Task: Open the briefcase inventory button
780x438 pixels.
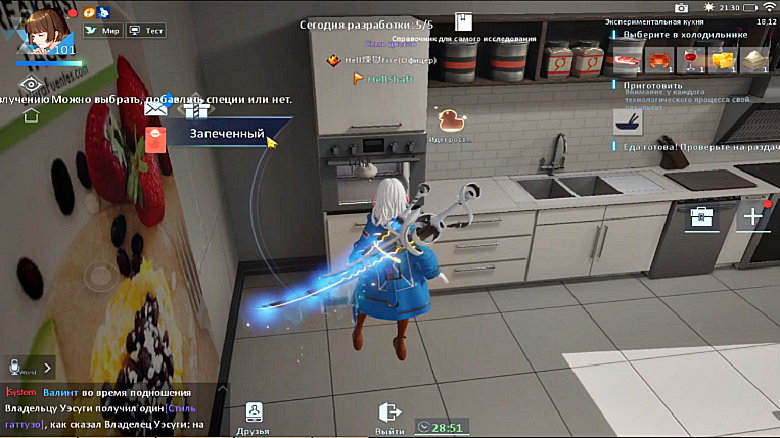Action: (700, 214)
